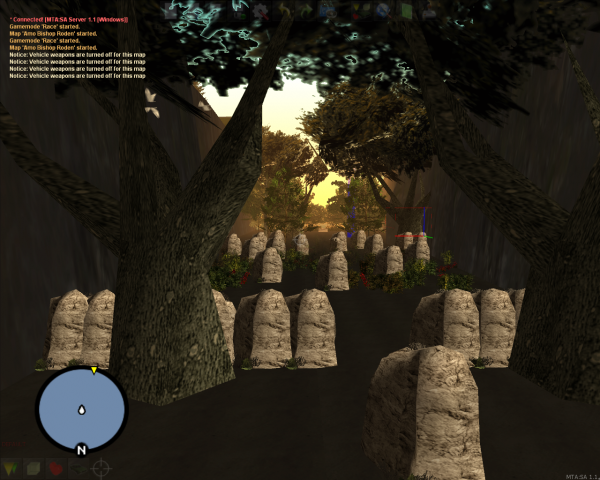Select the yellow-green triangle element icon

click(x=10, y=468)
